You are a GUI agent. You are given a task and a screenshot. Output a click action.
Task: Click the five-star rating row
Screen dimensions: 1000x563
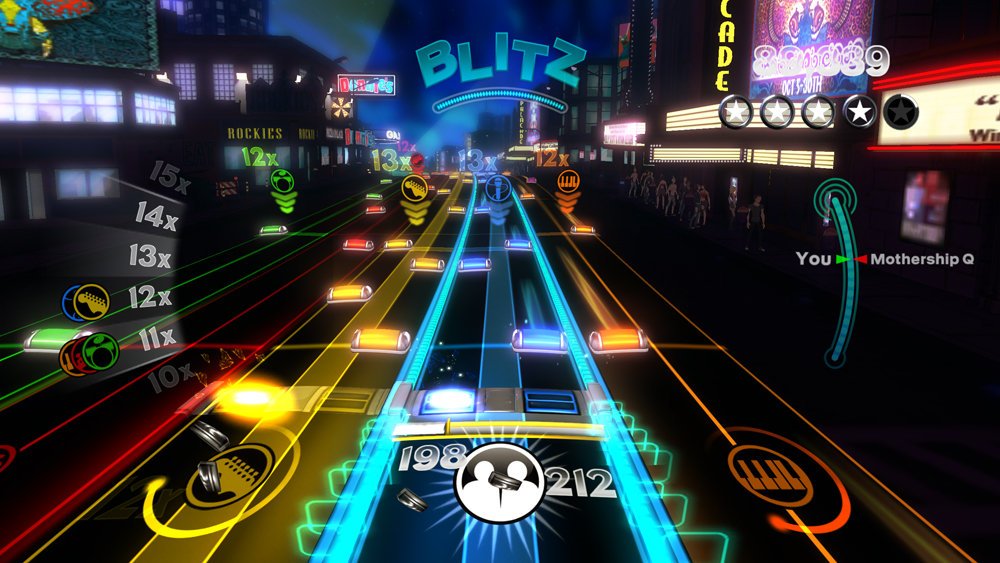pos(818,113)
